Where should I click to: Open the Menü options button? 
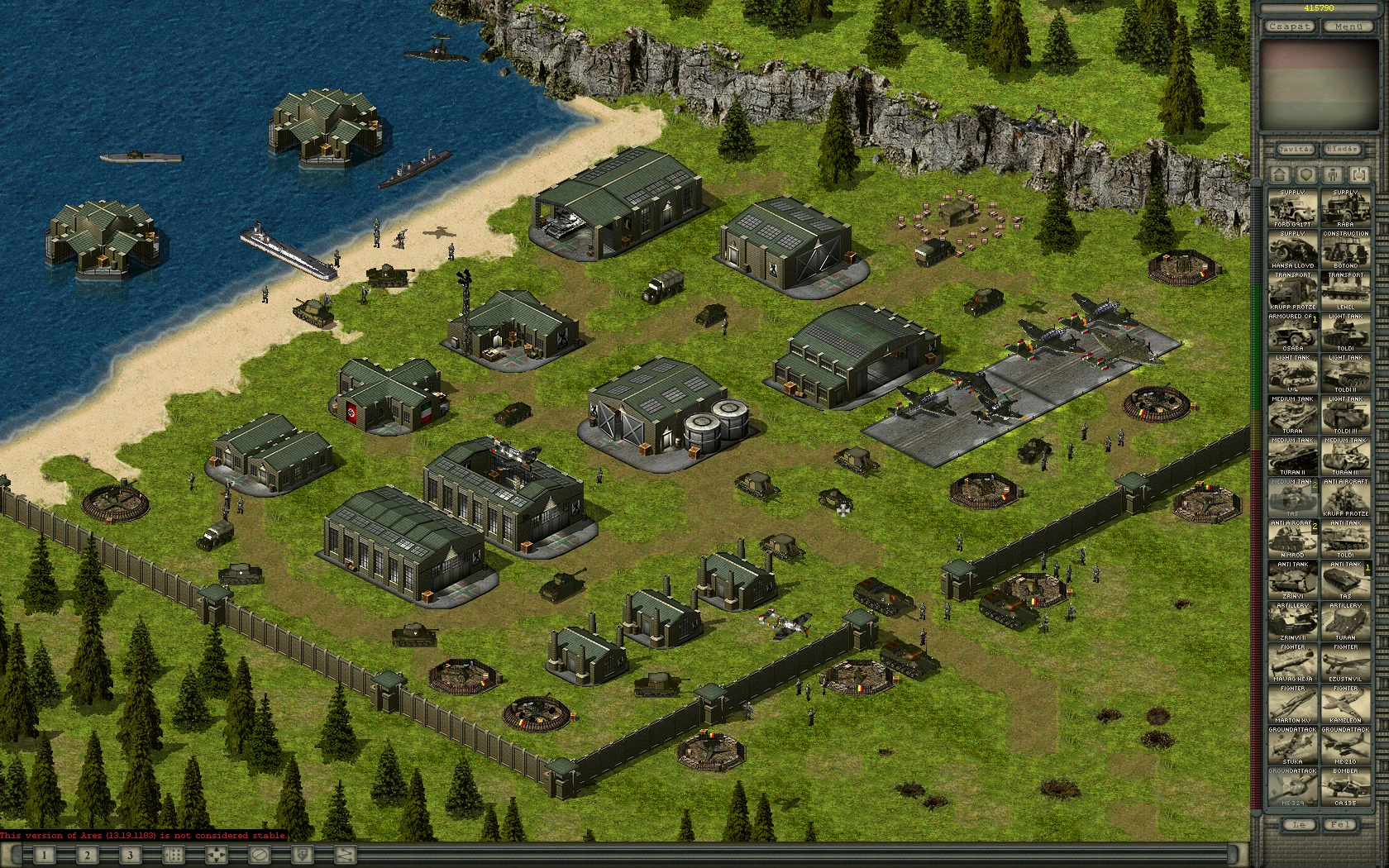coord(1348,26)
